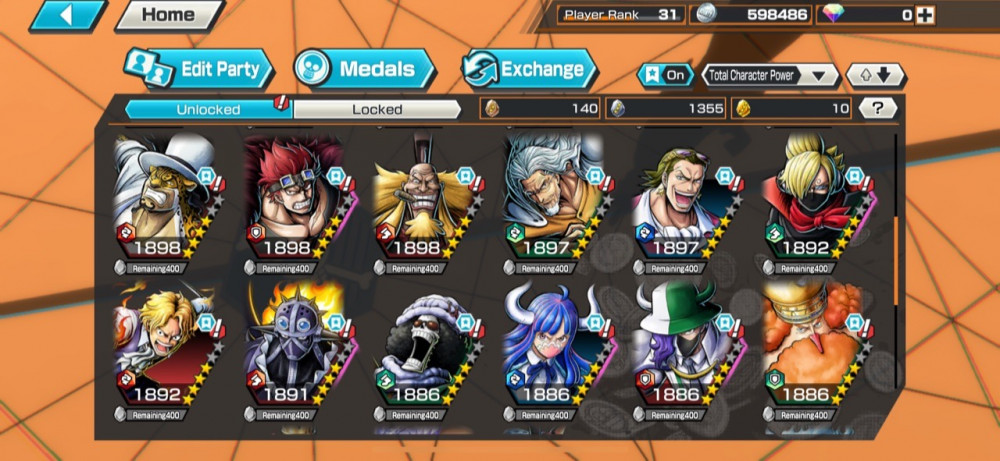Add rainbow diamonds with the plus button
Screen dimensions: 1000x461
[x=926, y=15]
